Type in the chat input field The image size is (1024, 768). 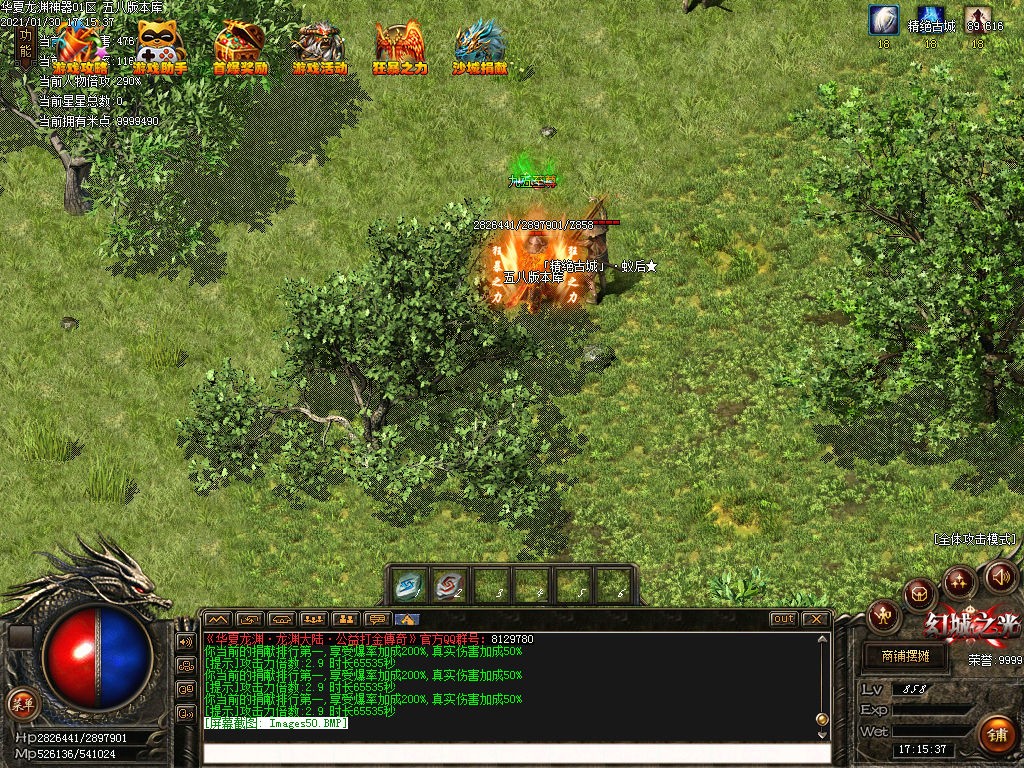coord(516,753)
